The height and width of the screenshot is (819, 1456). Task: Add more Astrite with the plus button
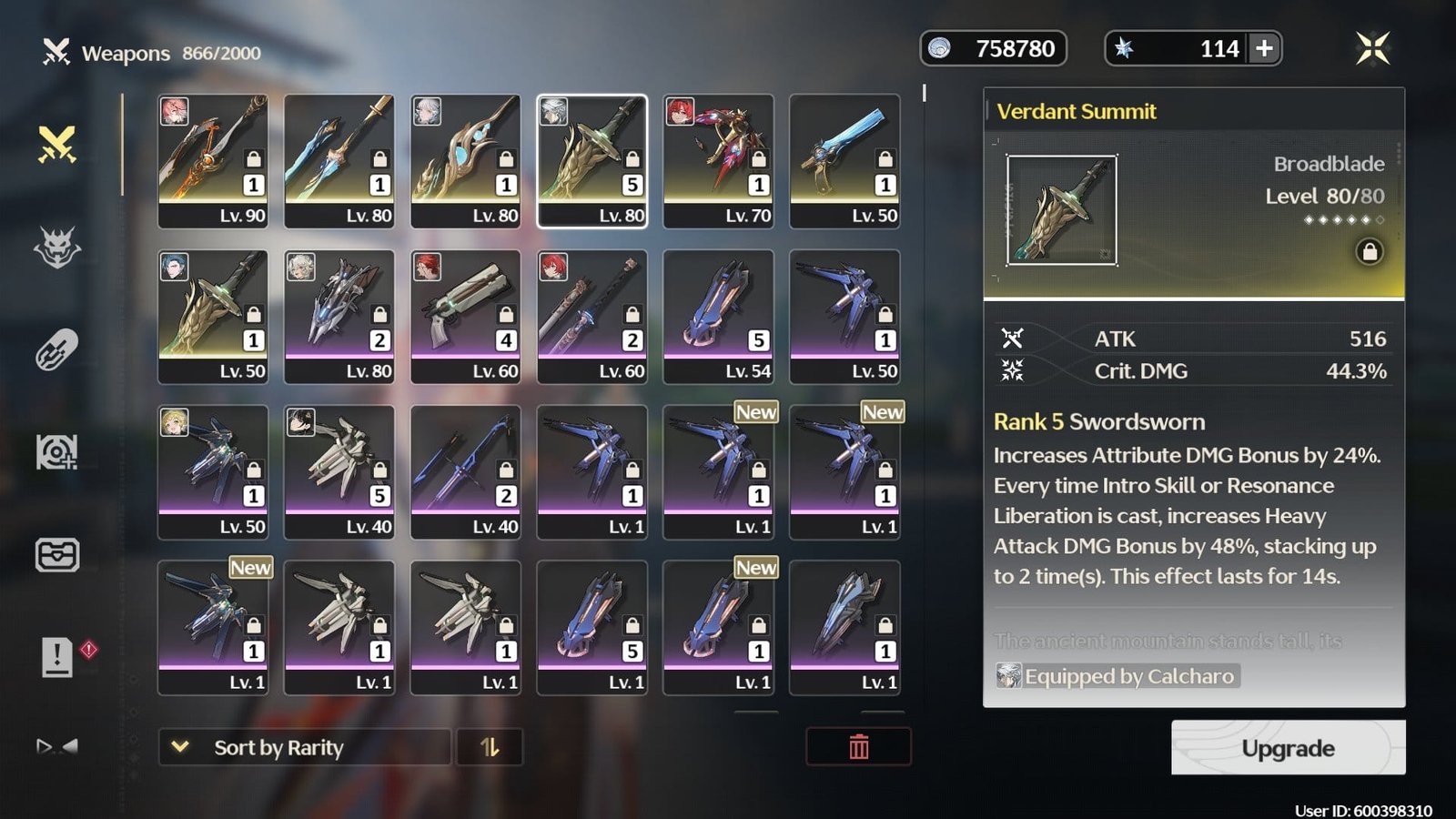1264,48
